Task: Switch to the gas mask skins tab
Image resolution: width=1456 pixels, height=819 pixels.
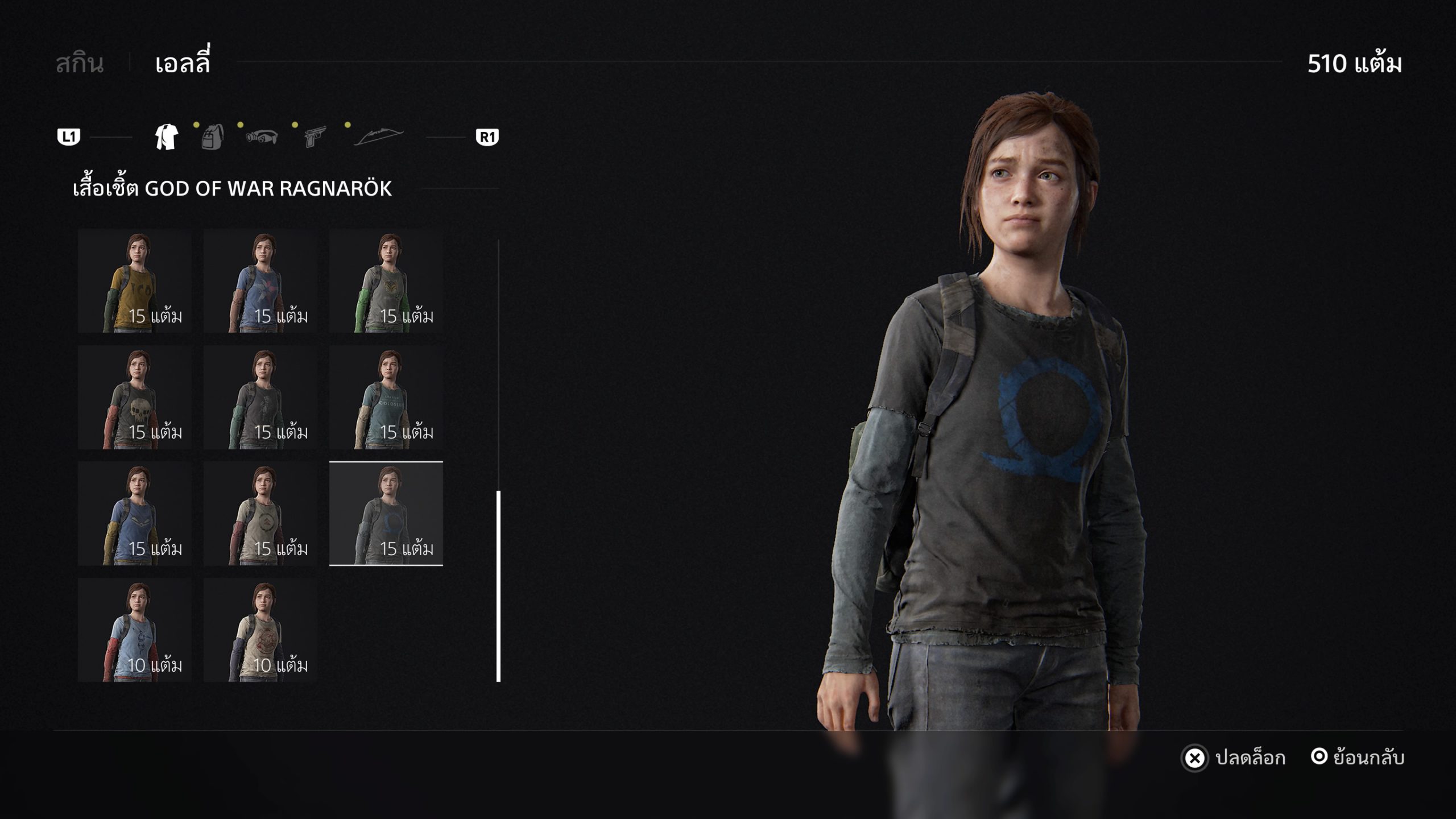Action: coord(262,137)
